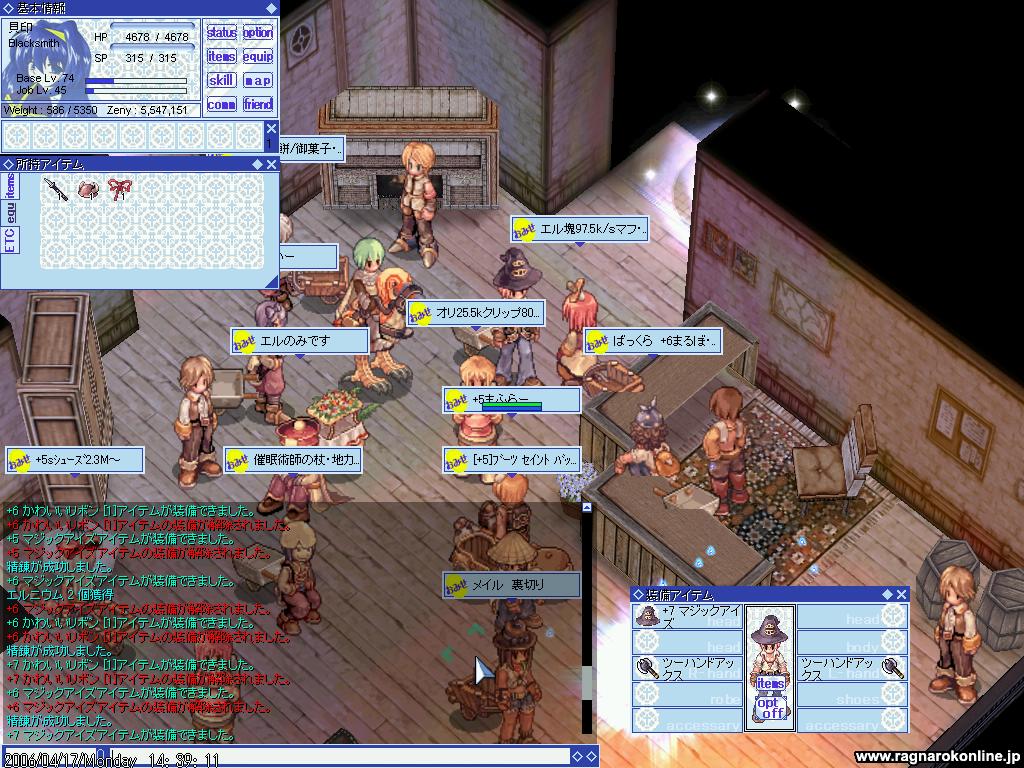Close the equipment (装備アイテム) window
This screenshot has height=768, width=1024.
pos(901,594)
